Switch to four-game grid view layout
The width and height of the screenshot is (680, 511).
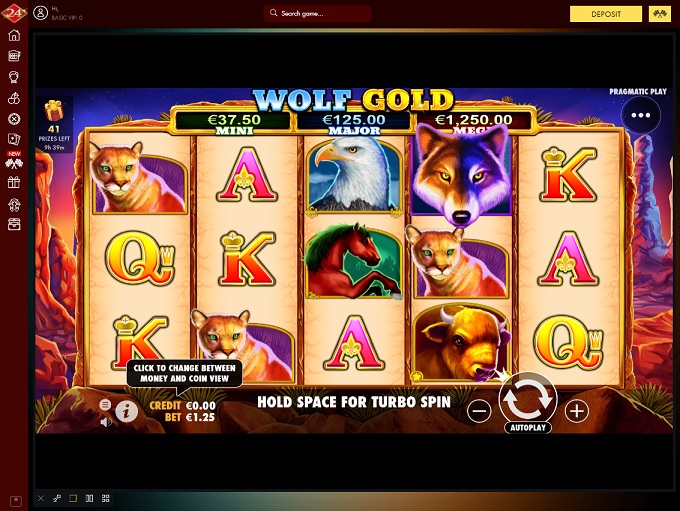click(105, 498)
